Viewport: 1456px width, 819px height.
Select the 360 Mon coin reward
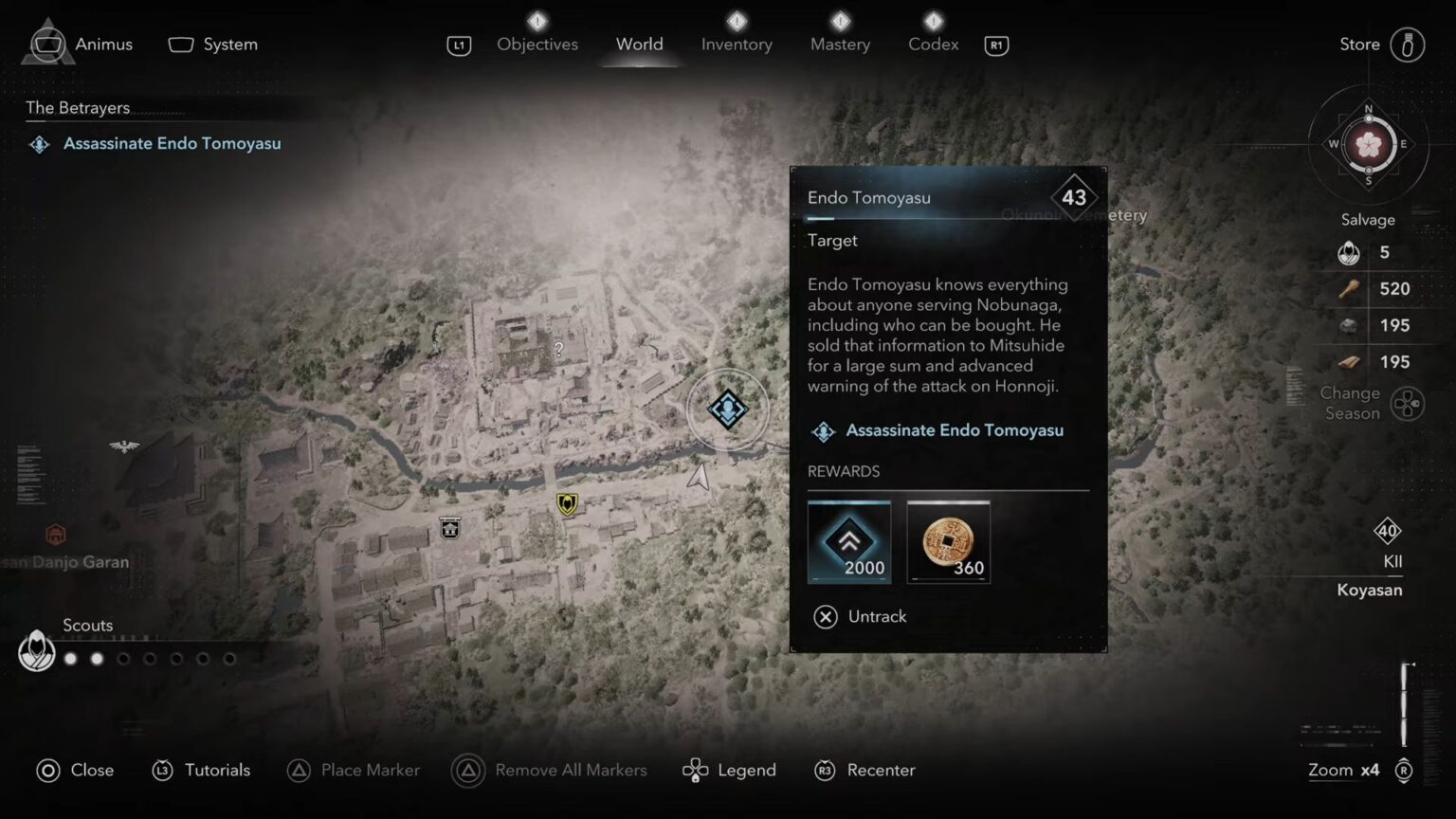[947, 541]
